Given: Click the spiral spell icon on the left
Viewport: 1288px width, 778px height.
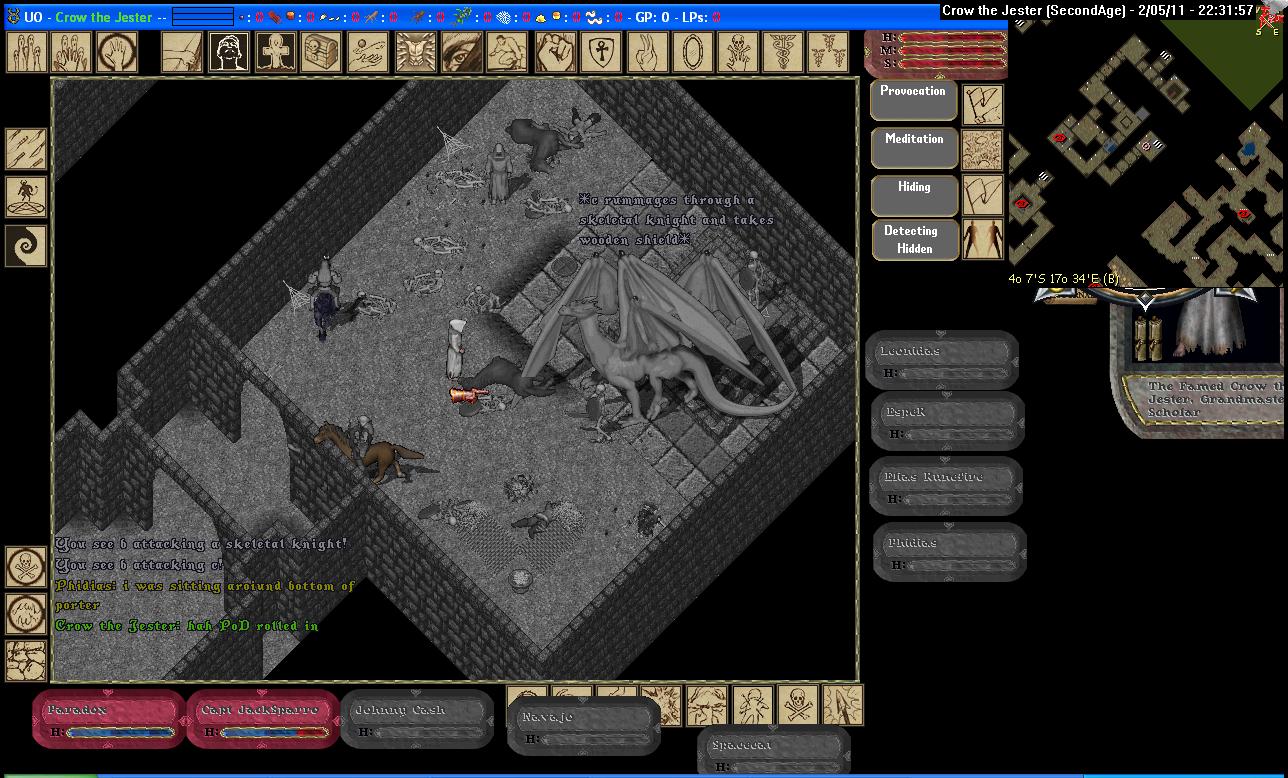Looking at the screenshot, I should [26, 245].
